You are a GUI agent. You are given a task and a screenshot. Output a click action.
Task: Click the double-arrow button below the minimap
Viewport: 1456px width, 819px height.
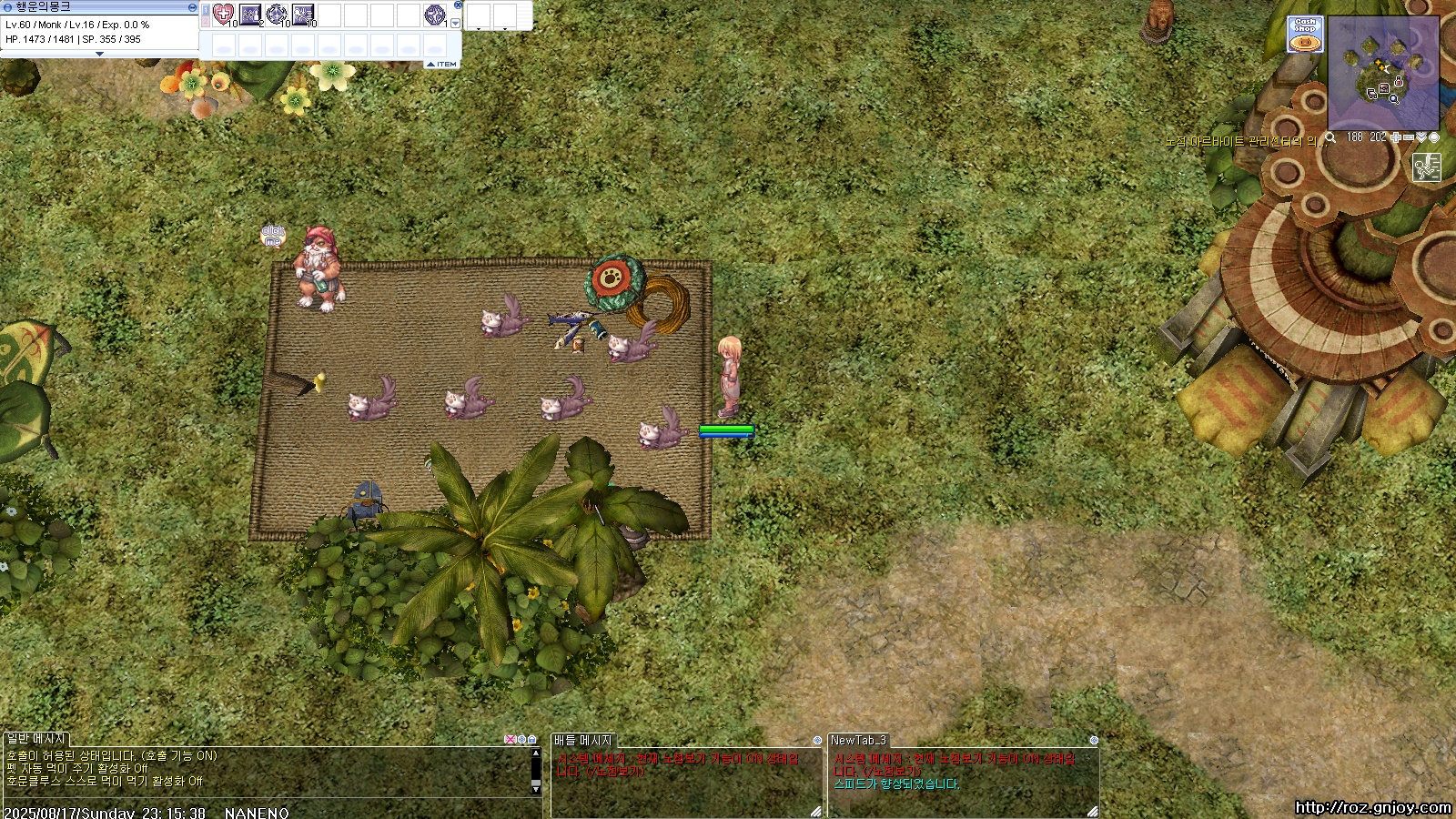tap(1421, 137)
